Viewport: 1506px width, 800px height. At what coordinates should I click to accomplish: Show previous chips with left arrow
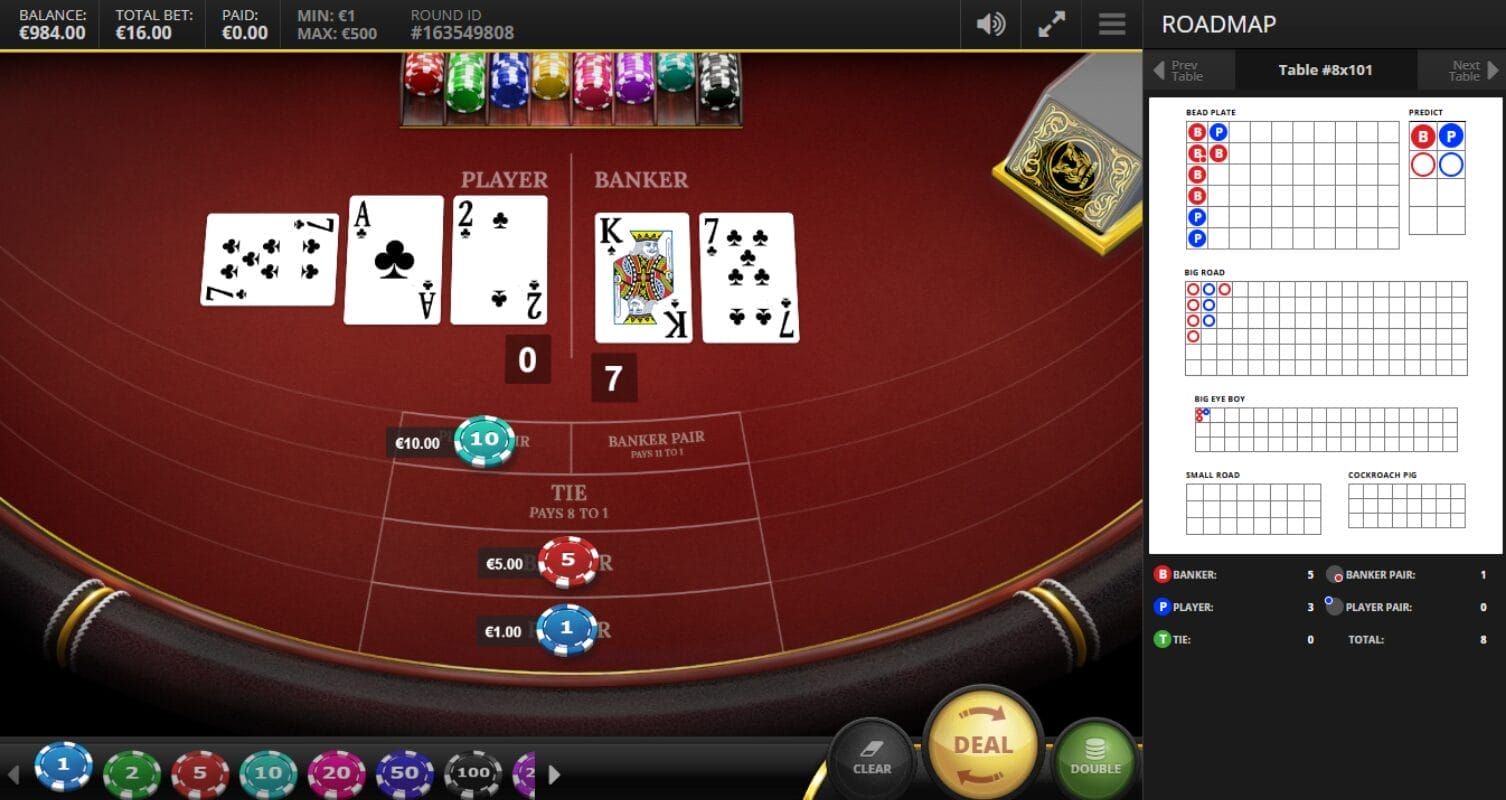click(14, 774)
